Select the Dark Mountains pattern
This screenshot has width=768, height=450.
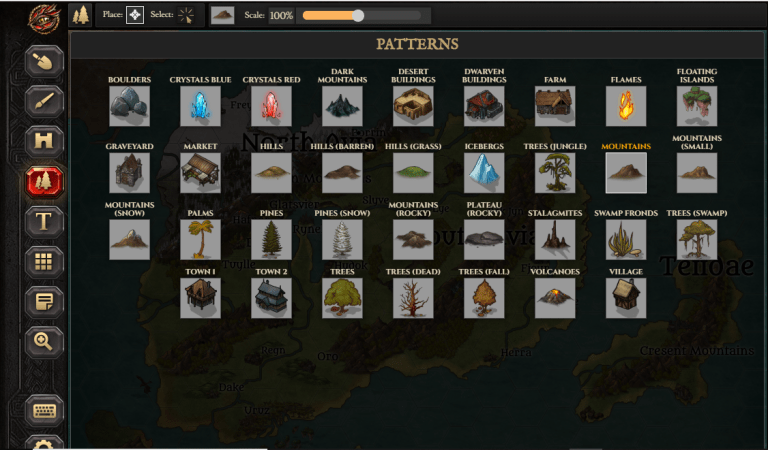point(342,106)
